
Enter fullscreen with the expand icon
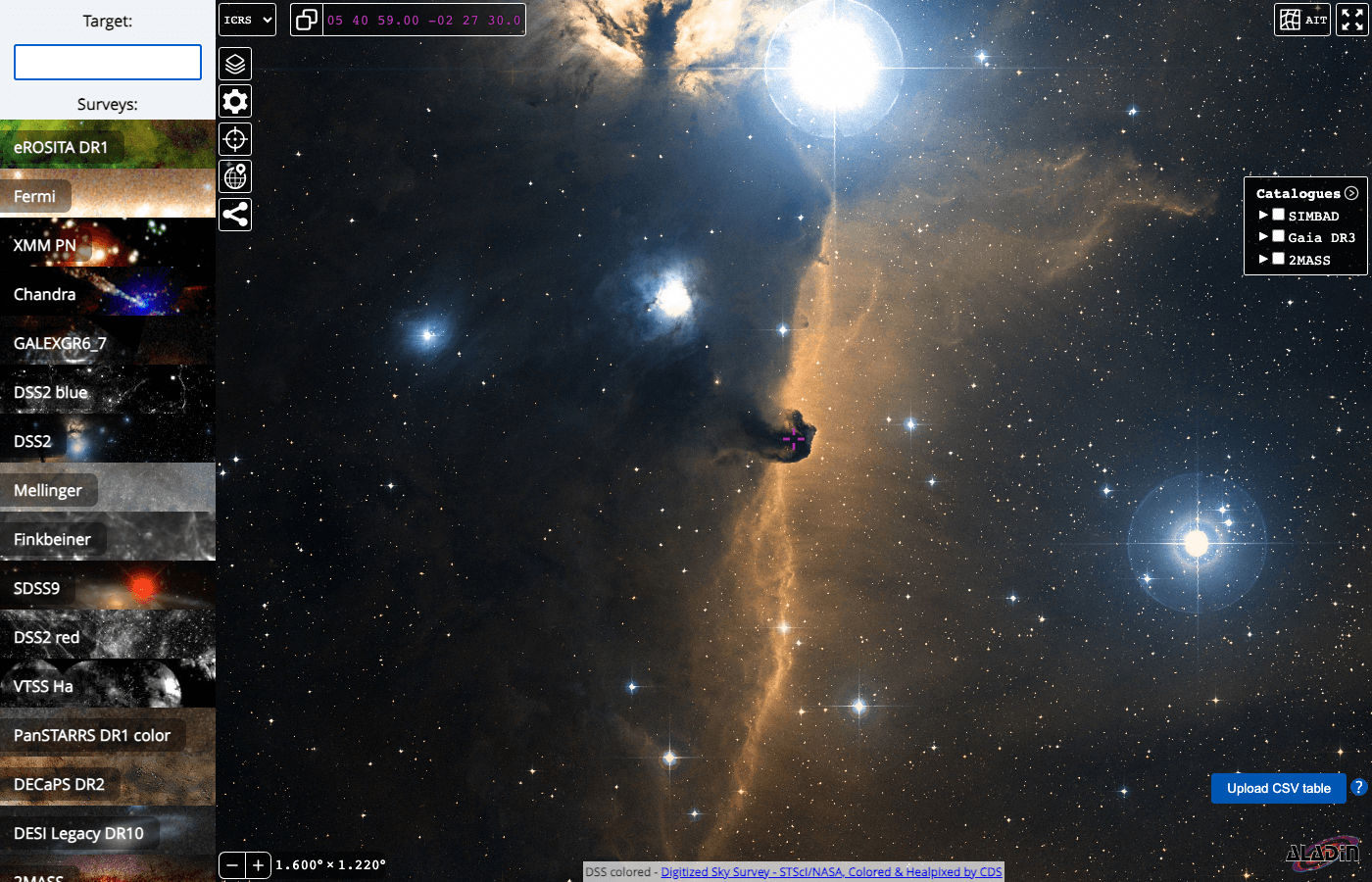coord(1353,19)
